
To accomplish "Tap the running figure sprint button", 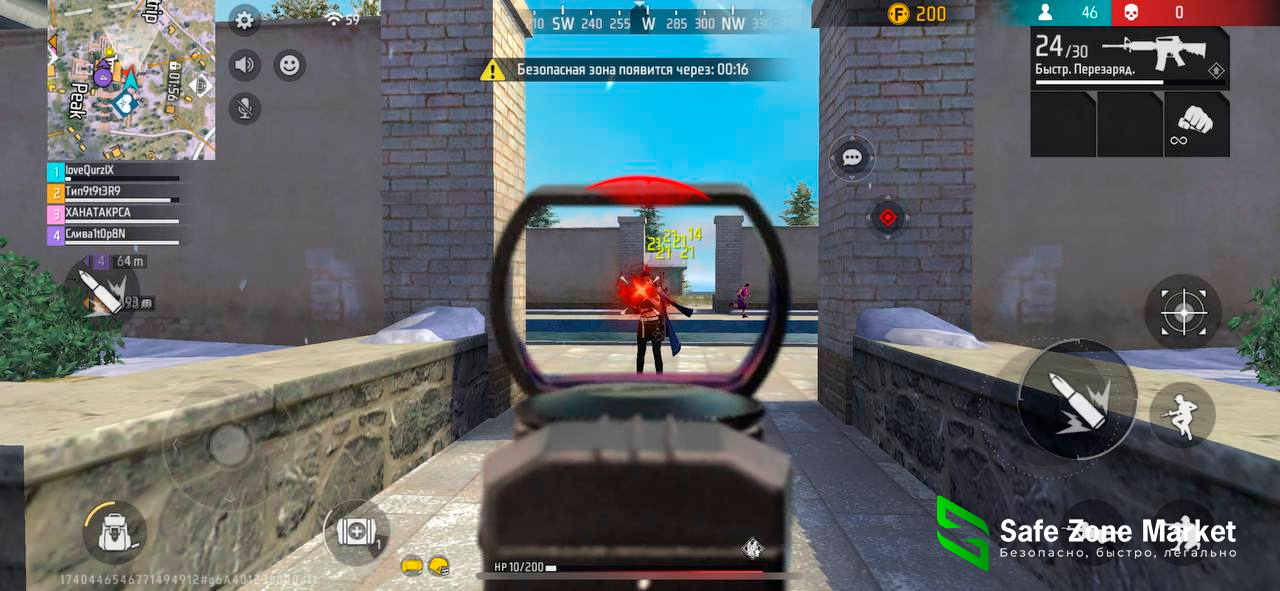I will coord(1181,414).
